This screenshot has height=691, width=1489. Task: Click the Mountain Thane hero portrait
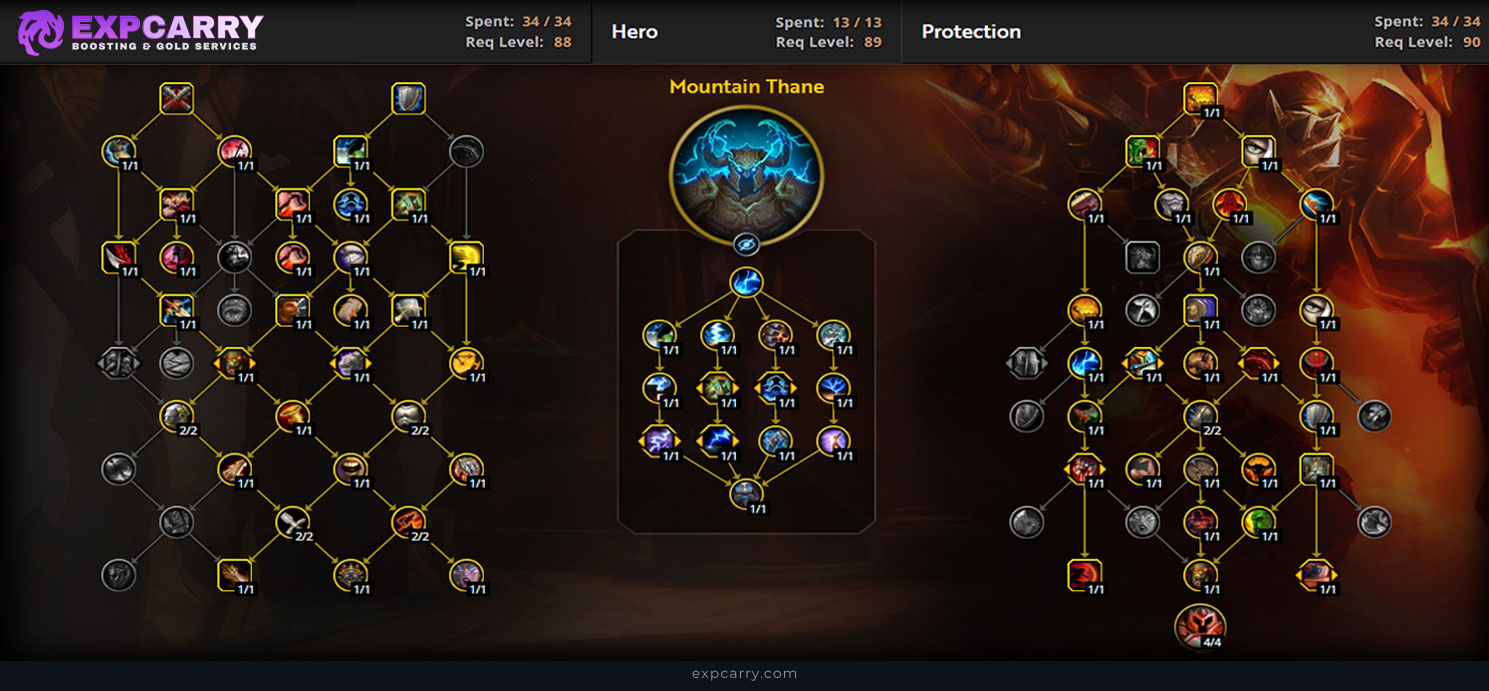[746, 177]
